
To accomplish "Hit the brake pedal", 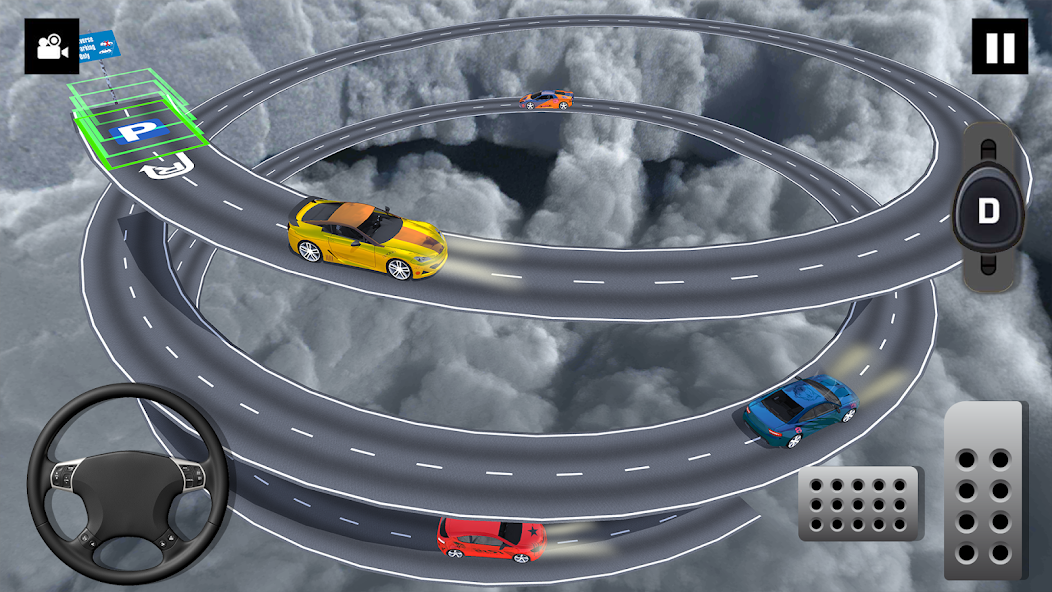I will pos(860,503).
